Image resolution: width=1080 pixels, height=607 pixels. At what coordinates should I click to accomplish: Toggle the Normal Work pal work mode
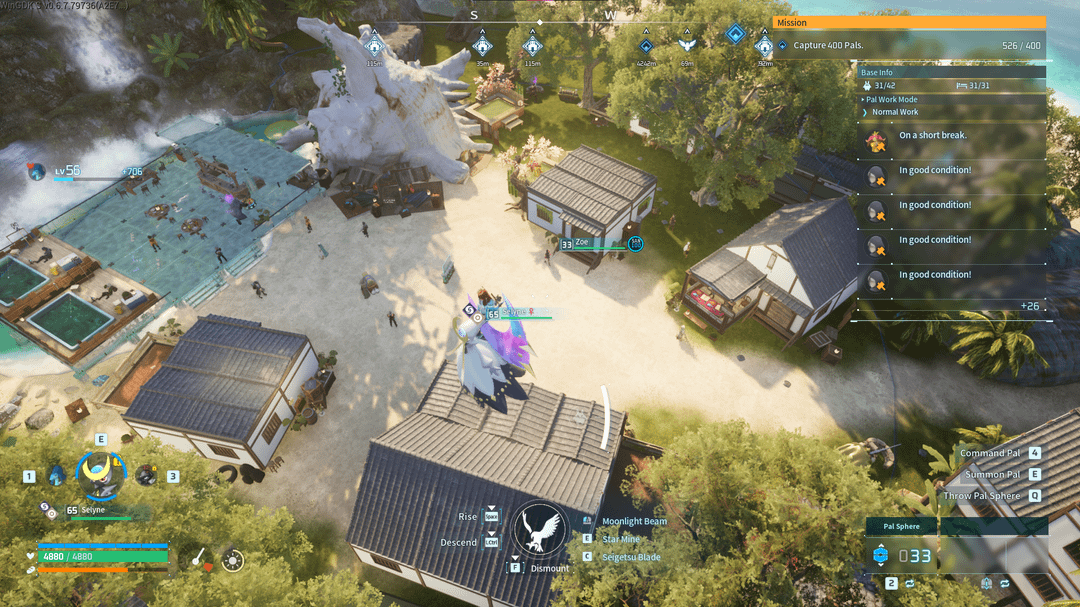coord(895,112)
